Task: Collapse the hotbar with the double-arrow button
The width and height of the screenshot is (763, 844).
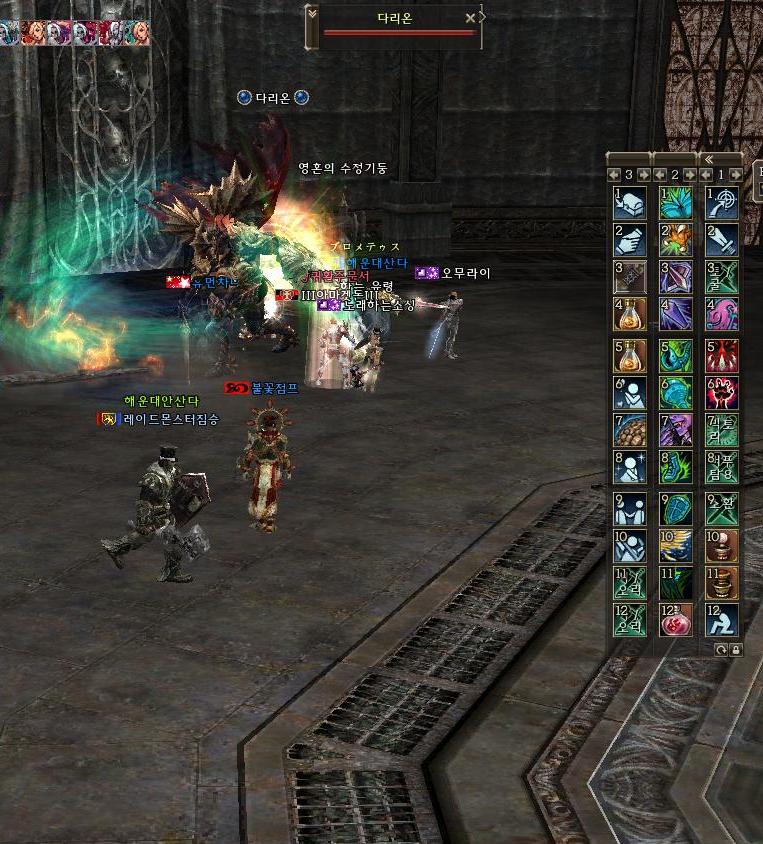Action: pyautogui.click(x=708, y=159)
